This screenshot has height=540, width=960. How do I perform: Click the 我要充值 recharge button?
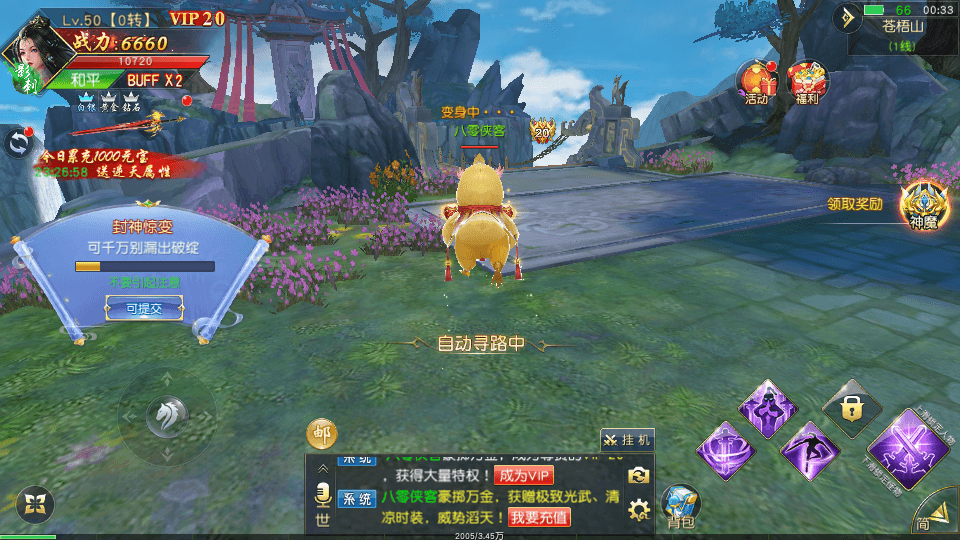coord(539,517)
